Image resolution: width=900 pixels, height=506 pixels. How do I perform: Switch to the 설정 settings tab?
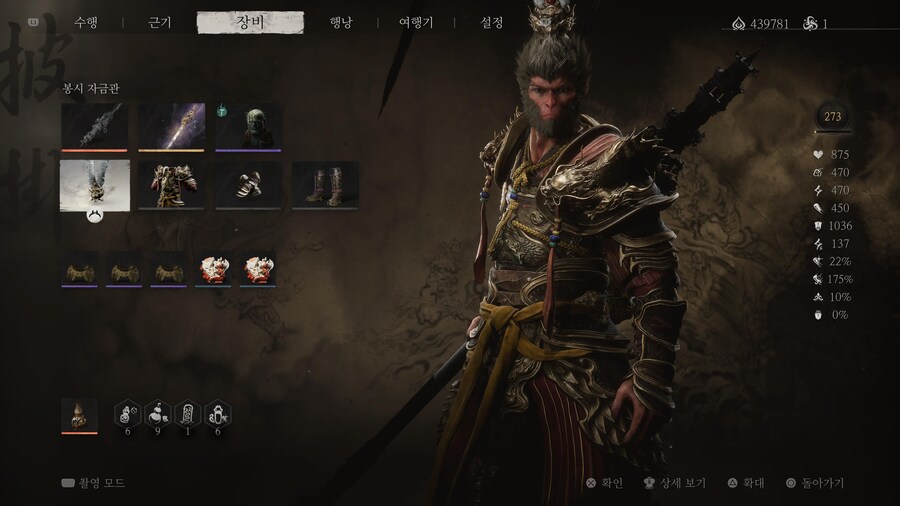tap(492, 23)
